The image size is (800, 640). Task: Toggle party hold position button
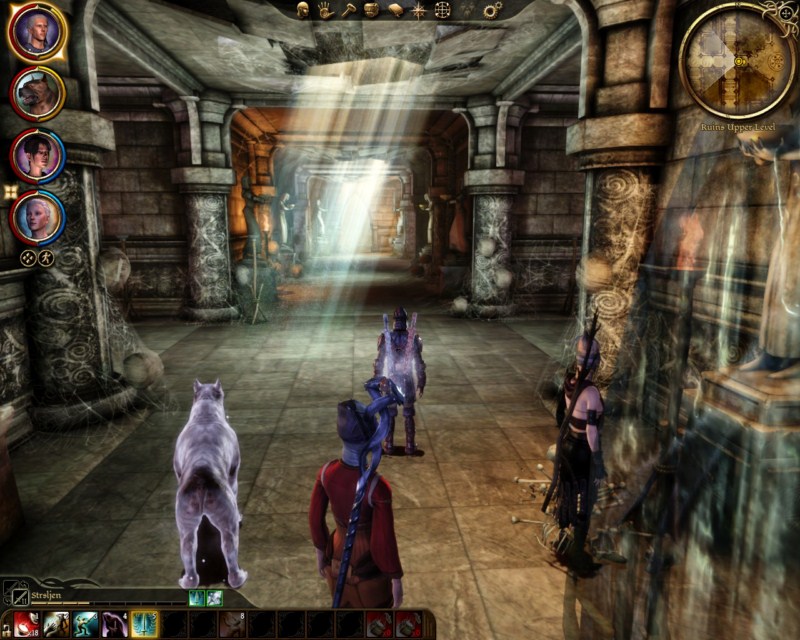[x=46, y=256]
